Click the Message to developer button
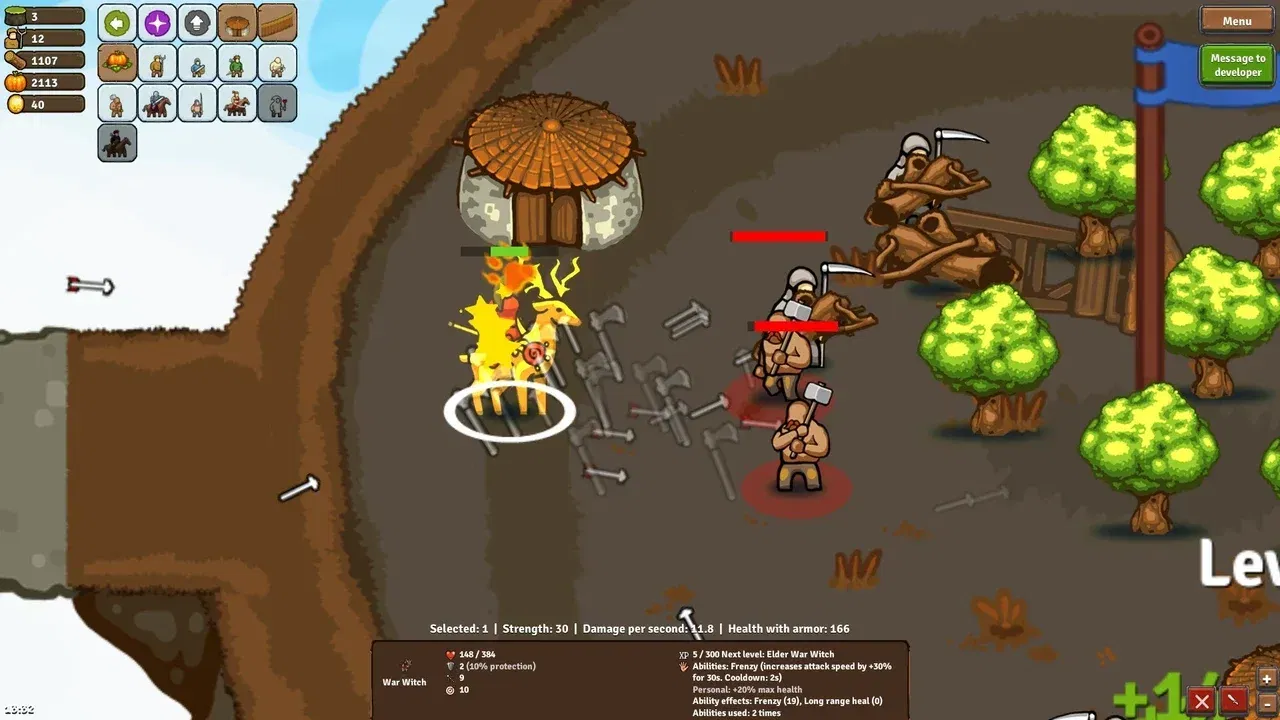 (1236, 63)
